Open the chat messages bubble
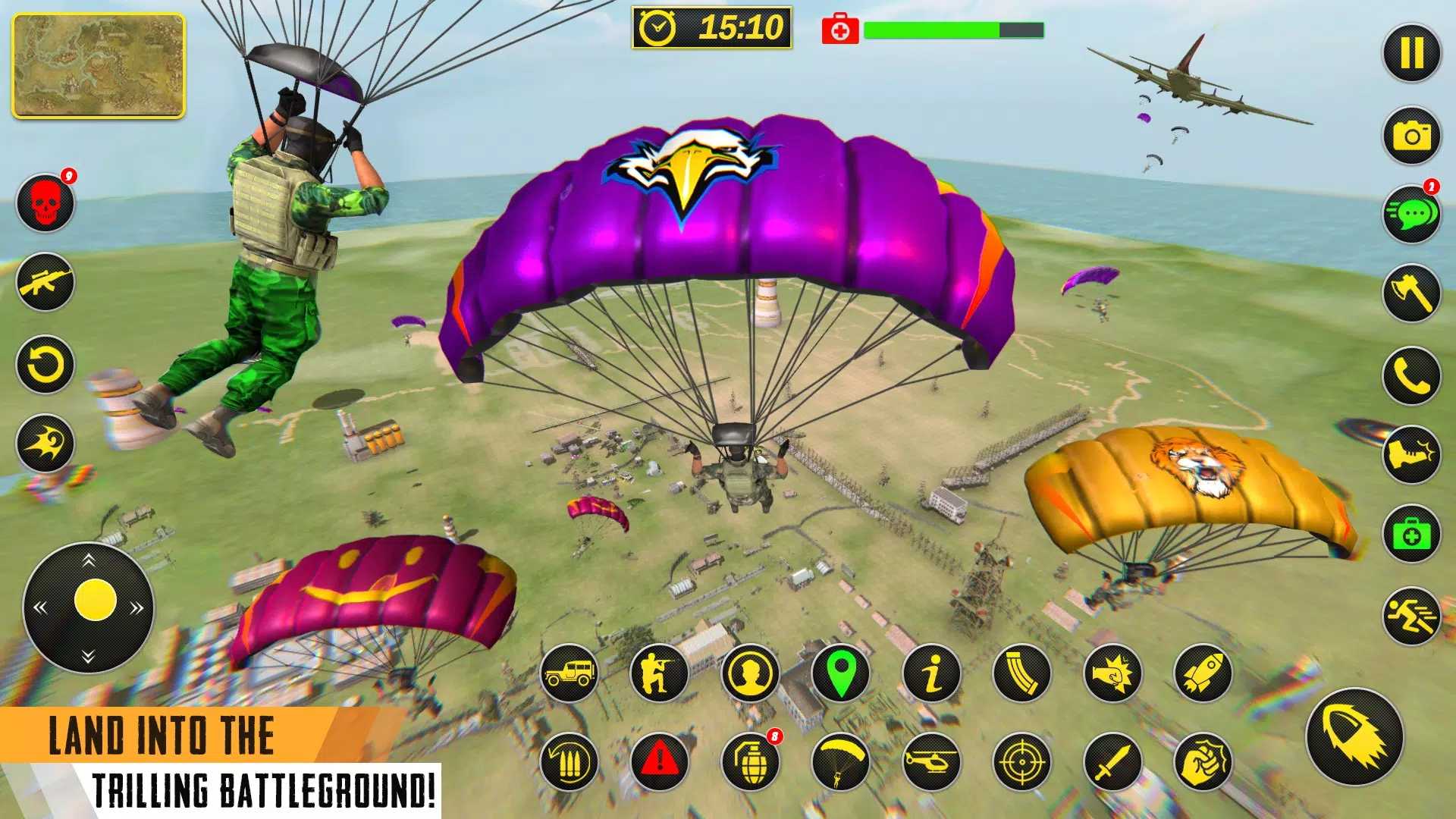Viewport: 1456px width, 819px height. (x=1411, y=215)
